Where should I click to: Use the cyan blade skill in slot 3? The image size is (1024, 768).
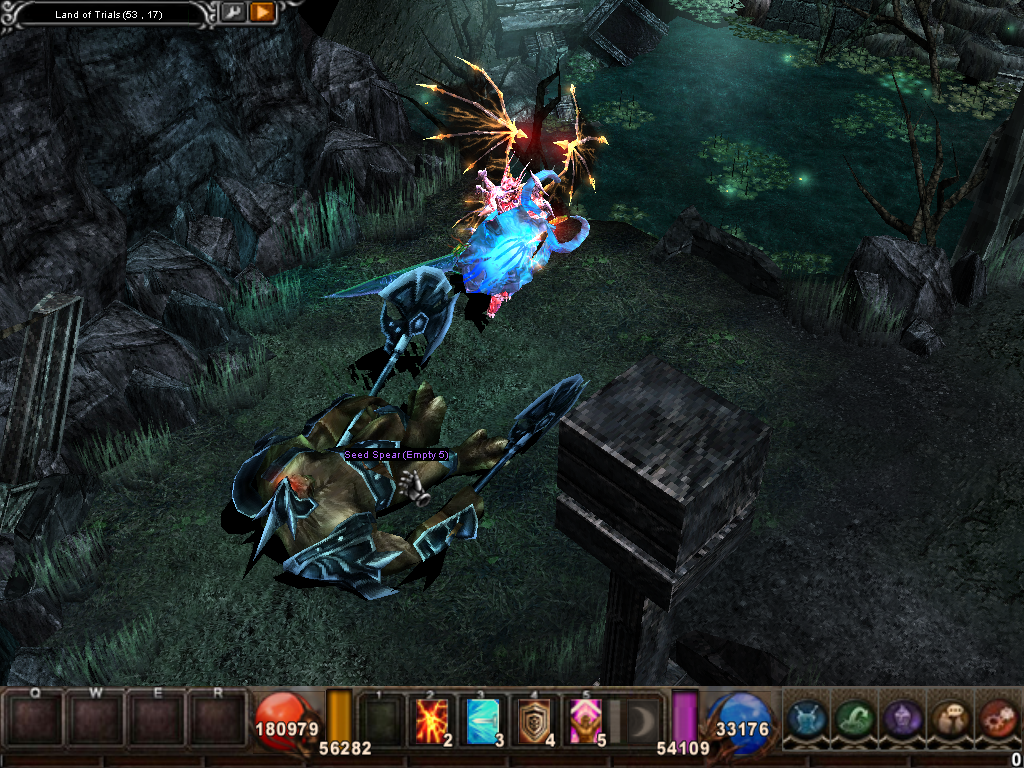[485, 720]
